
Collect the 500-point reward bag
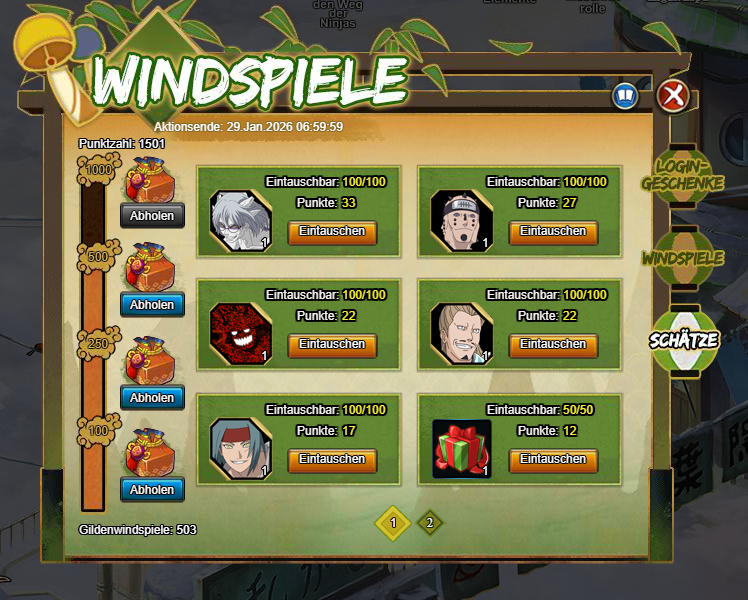152,305
